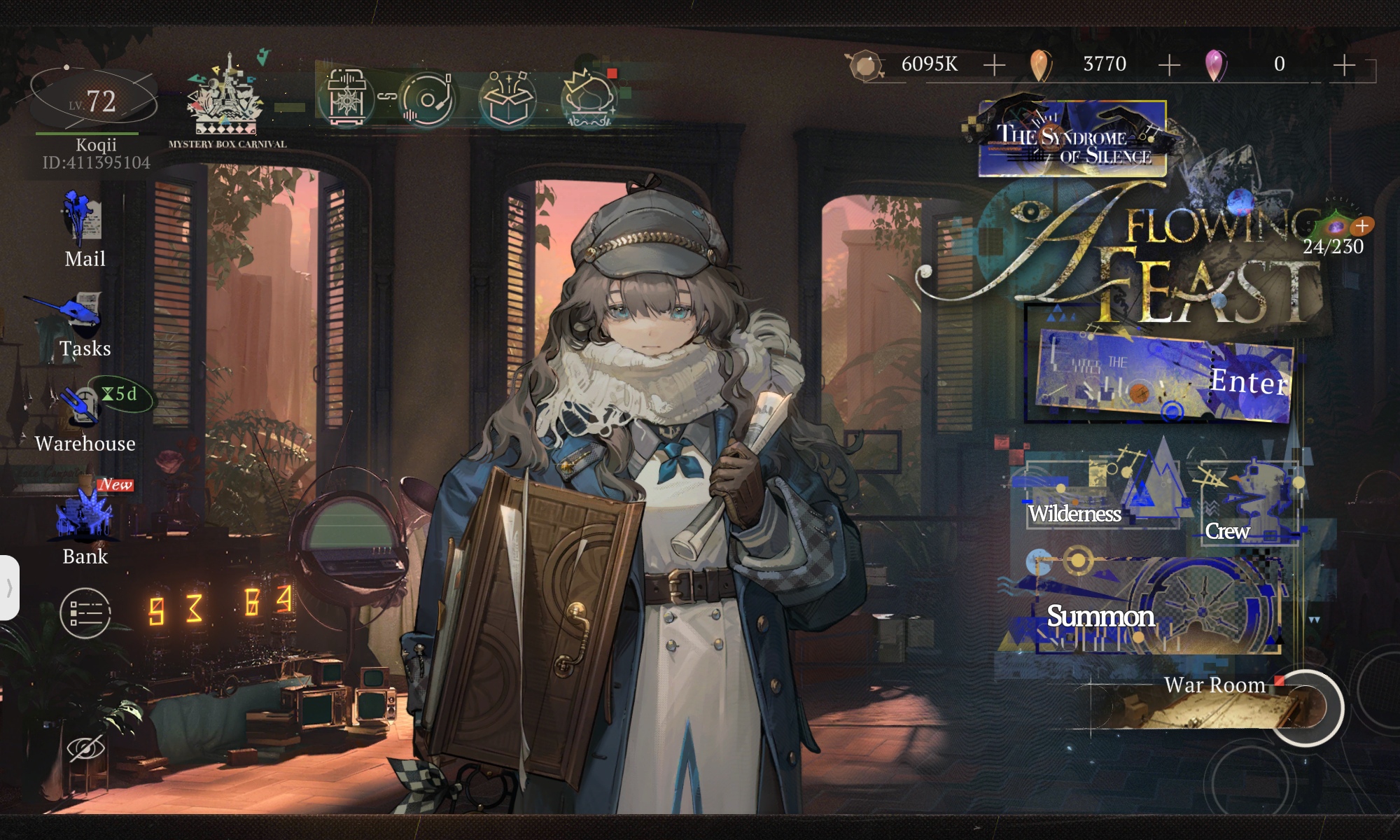The image size is (1400, 840).
Task: Add more sharpodonty coins with plus
Action: tap(994, 65)
